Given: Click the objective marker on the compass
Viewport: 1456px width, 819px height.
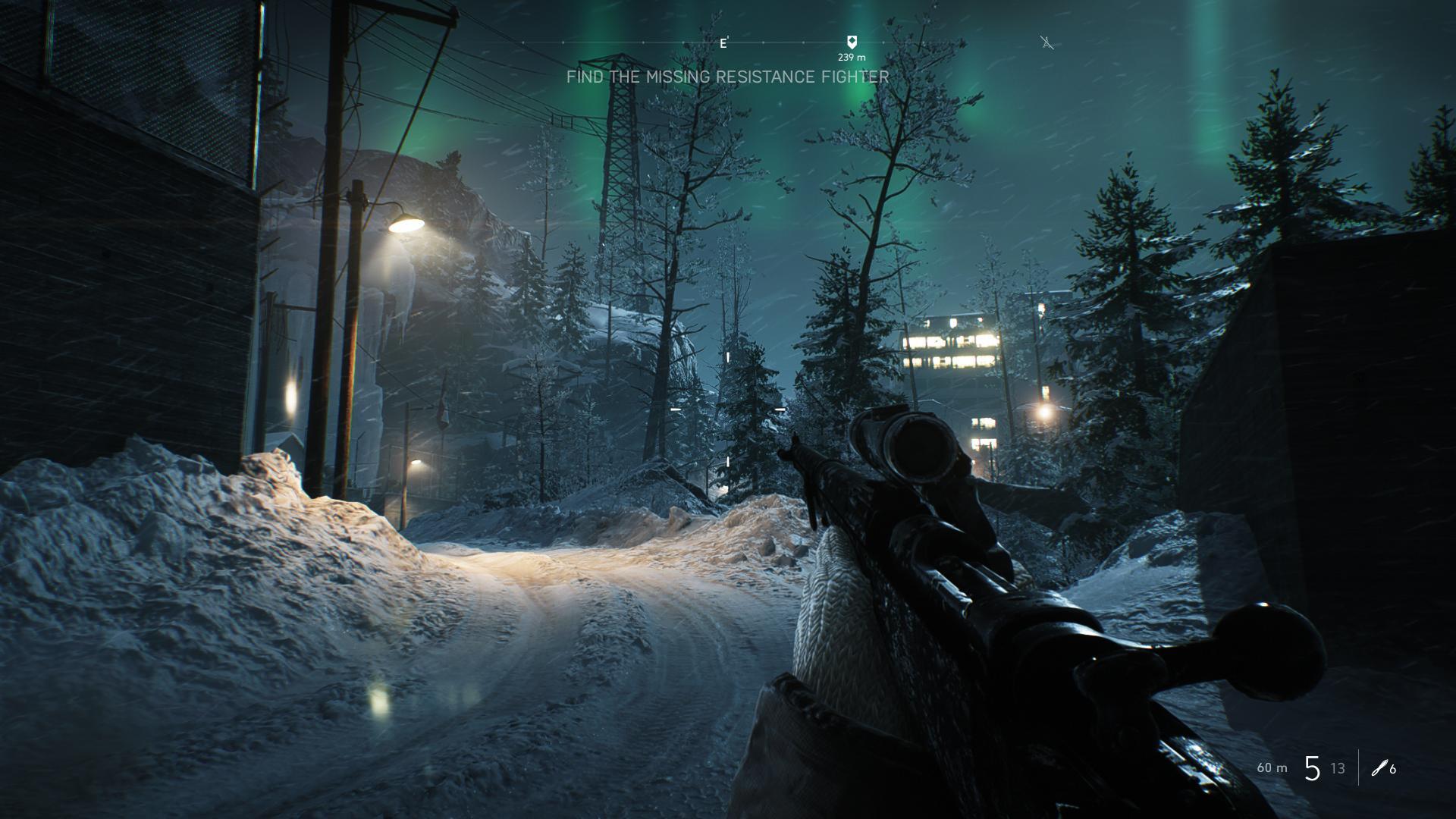Looking at the screenshot, I should 852,42.
